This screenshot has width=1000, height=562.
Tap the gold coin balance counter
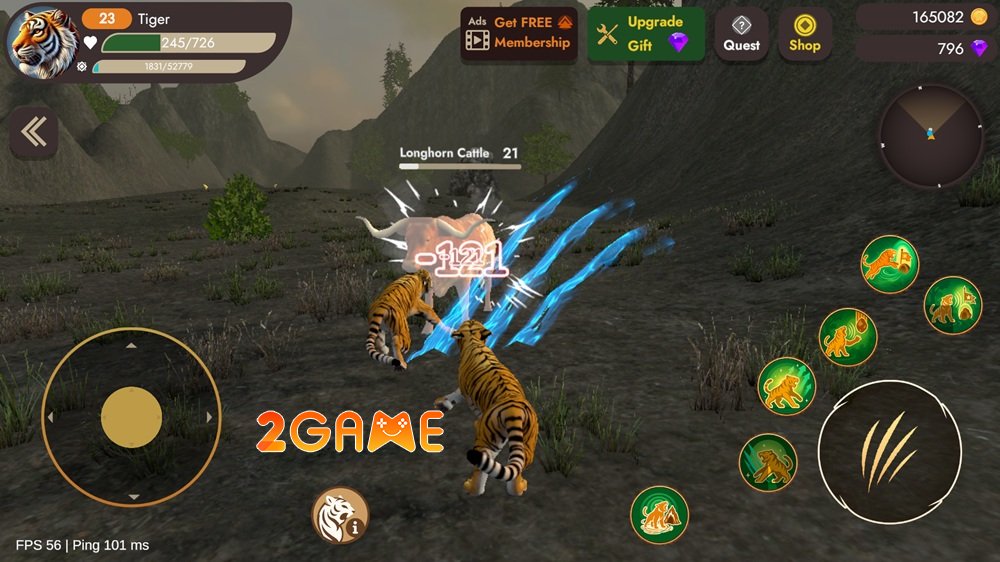point(921,17)
